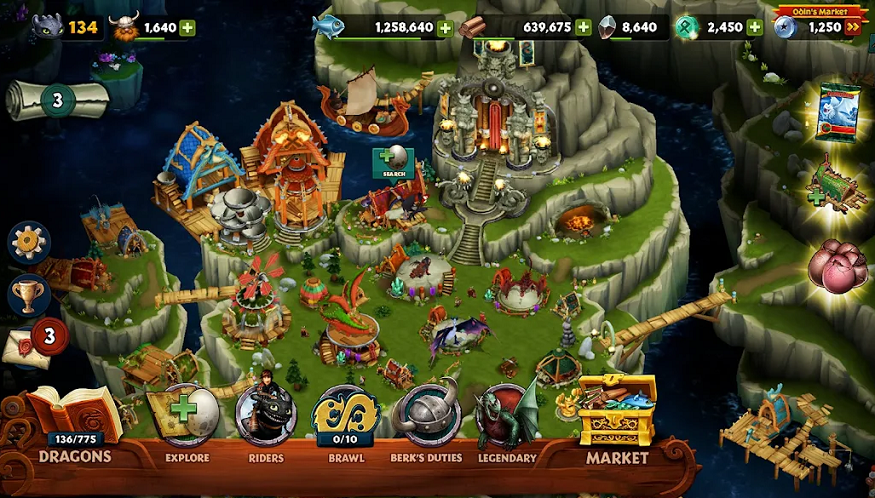
Task: Open the quest scroll showing 3
Action: pyautogui.click(x=56, y=99)
